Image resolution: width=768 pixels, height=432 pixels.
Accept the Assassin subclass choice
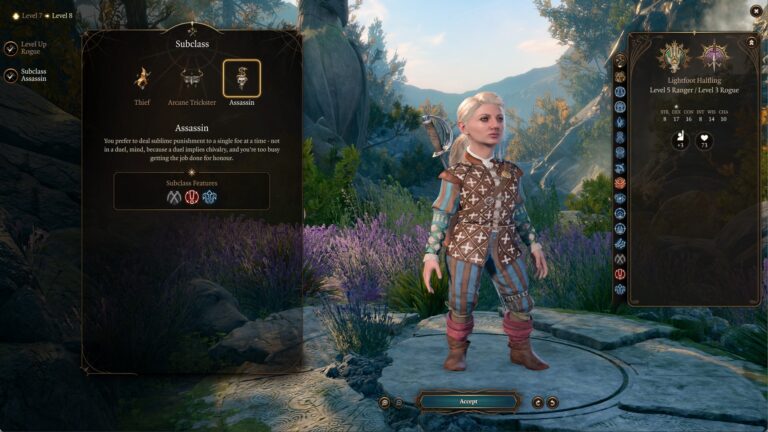pyautogui.click(x=468, y=402)
